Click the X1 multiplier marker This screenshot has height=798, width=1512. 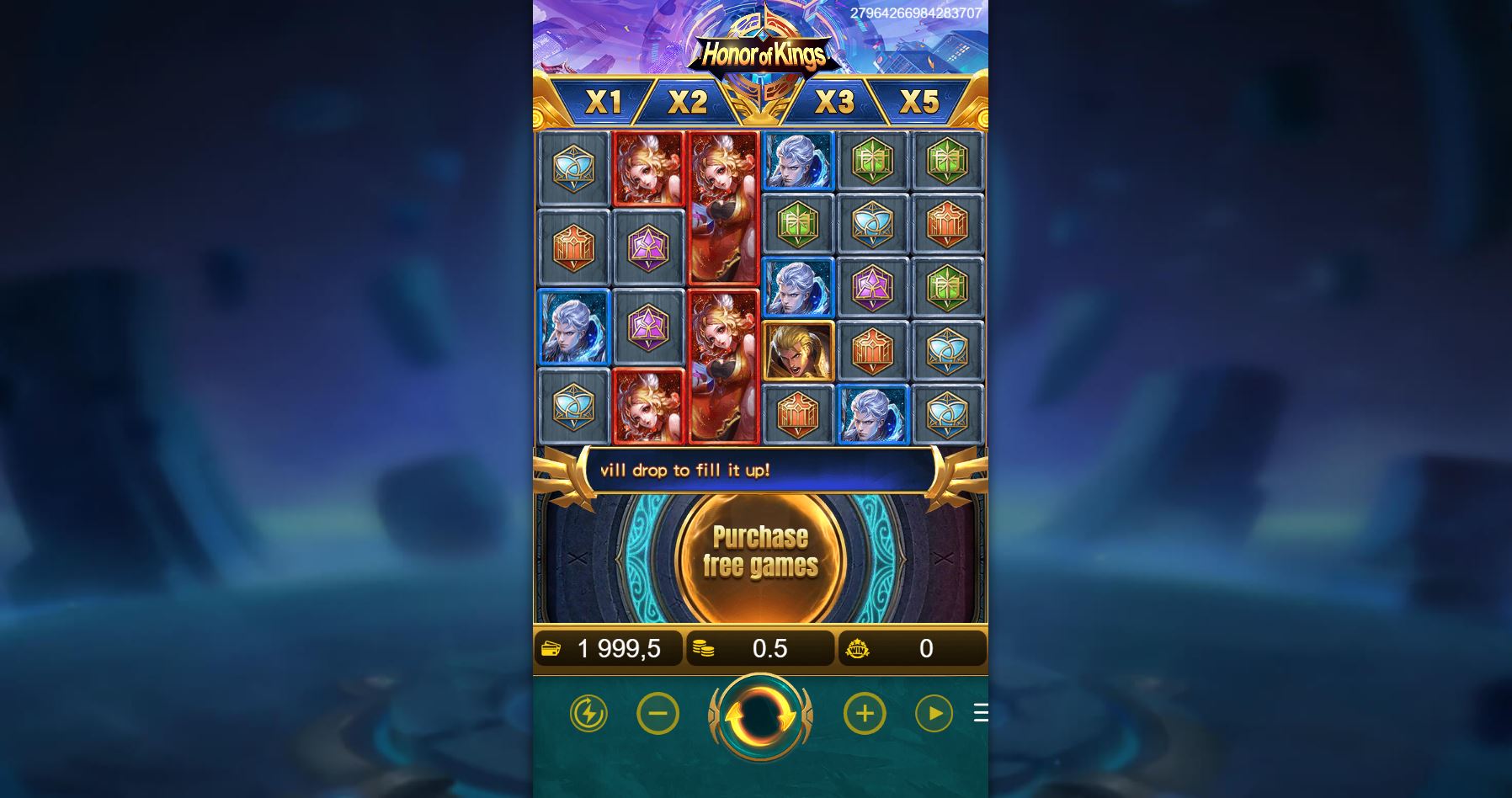coord(605,101)
